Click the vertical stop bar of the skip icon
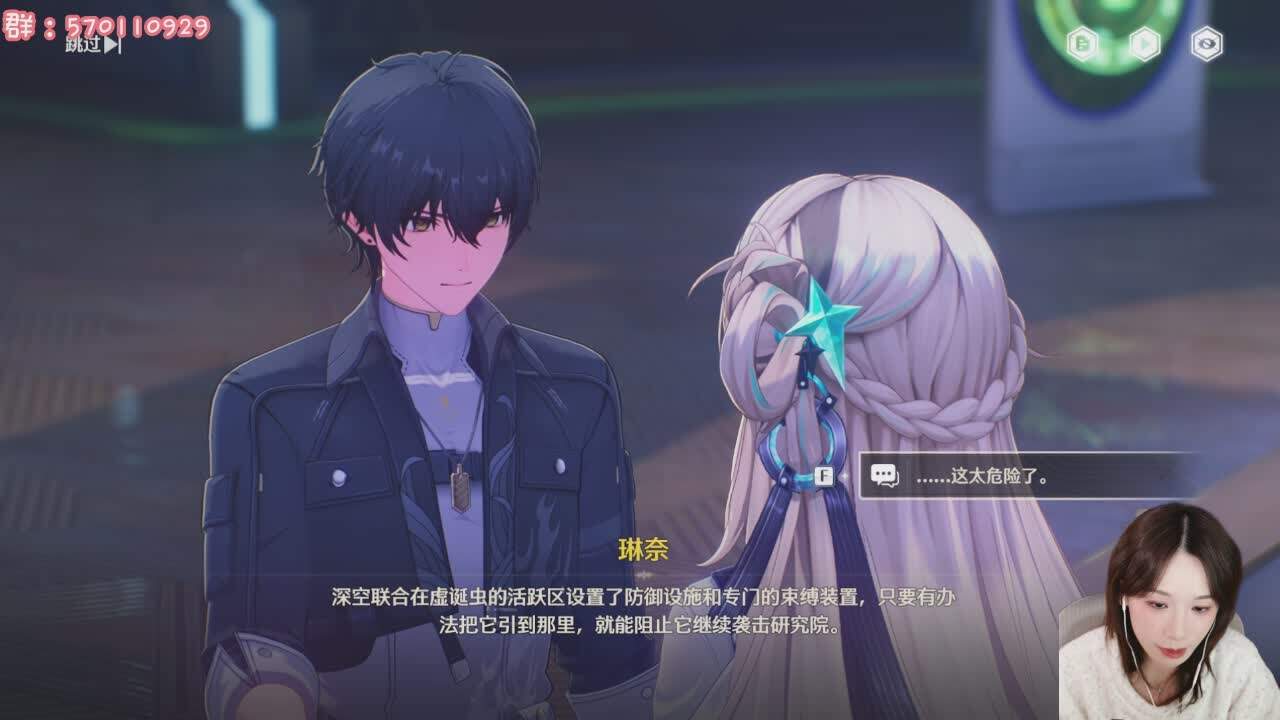The height and width of the screenshot is (720, 1280). click(x=118, y=45)
